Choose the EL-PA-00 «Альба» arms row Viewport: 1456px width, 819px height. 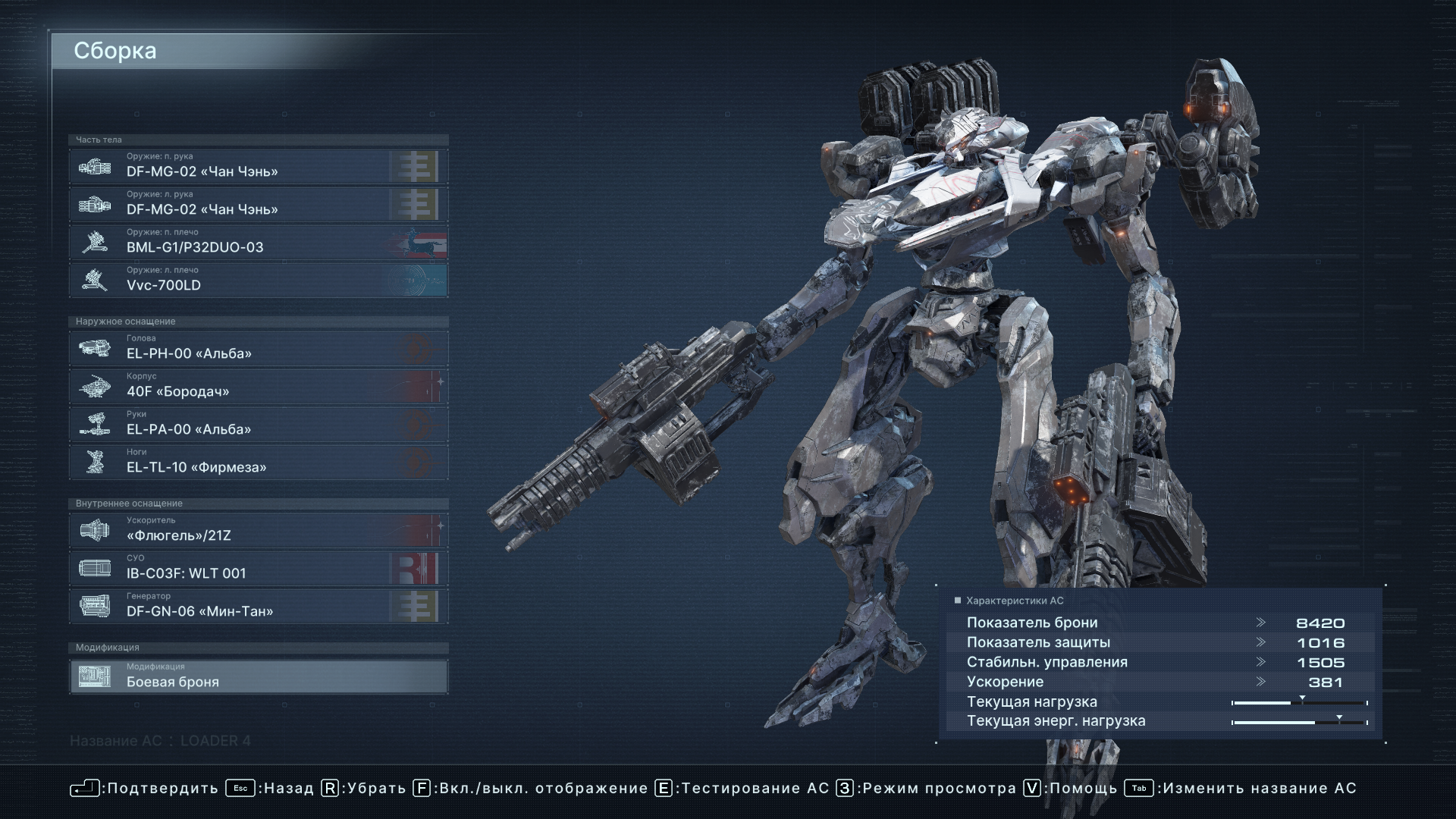tap(258, 424)
